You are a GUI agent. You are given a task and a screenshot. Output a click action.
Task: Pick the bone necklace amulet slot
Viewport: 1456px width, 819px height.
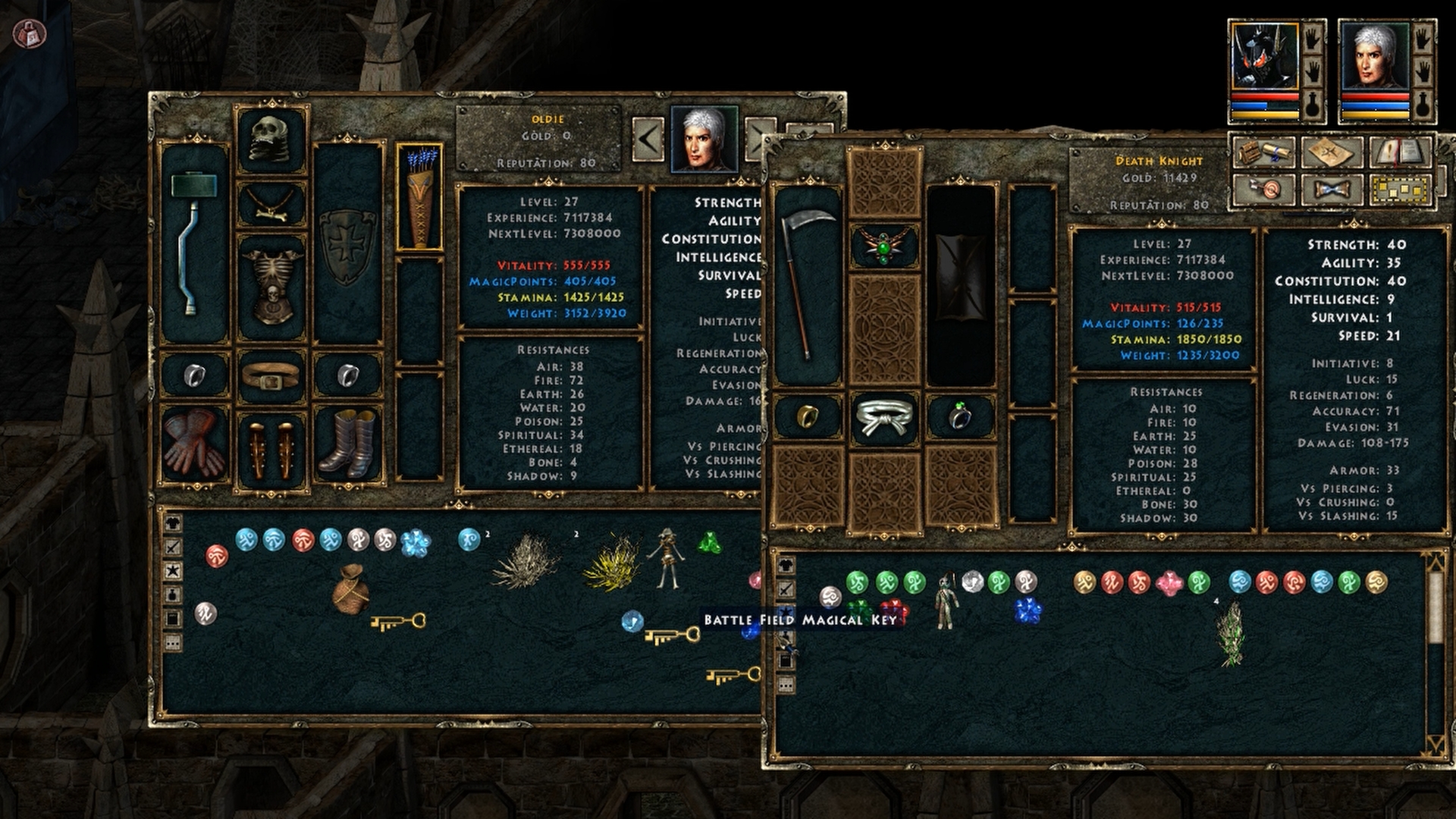272,204
